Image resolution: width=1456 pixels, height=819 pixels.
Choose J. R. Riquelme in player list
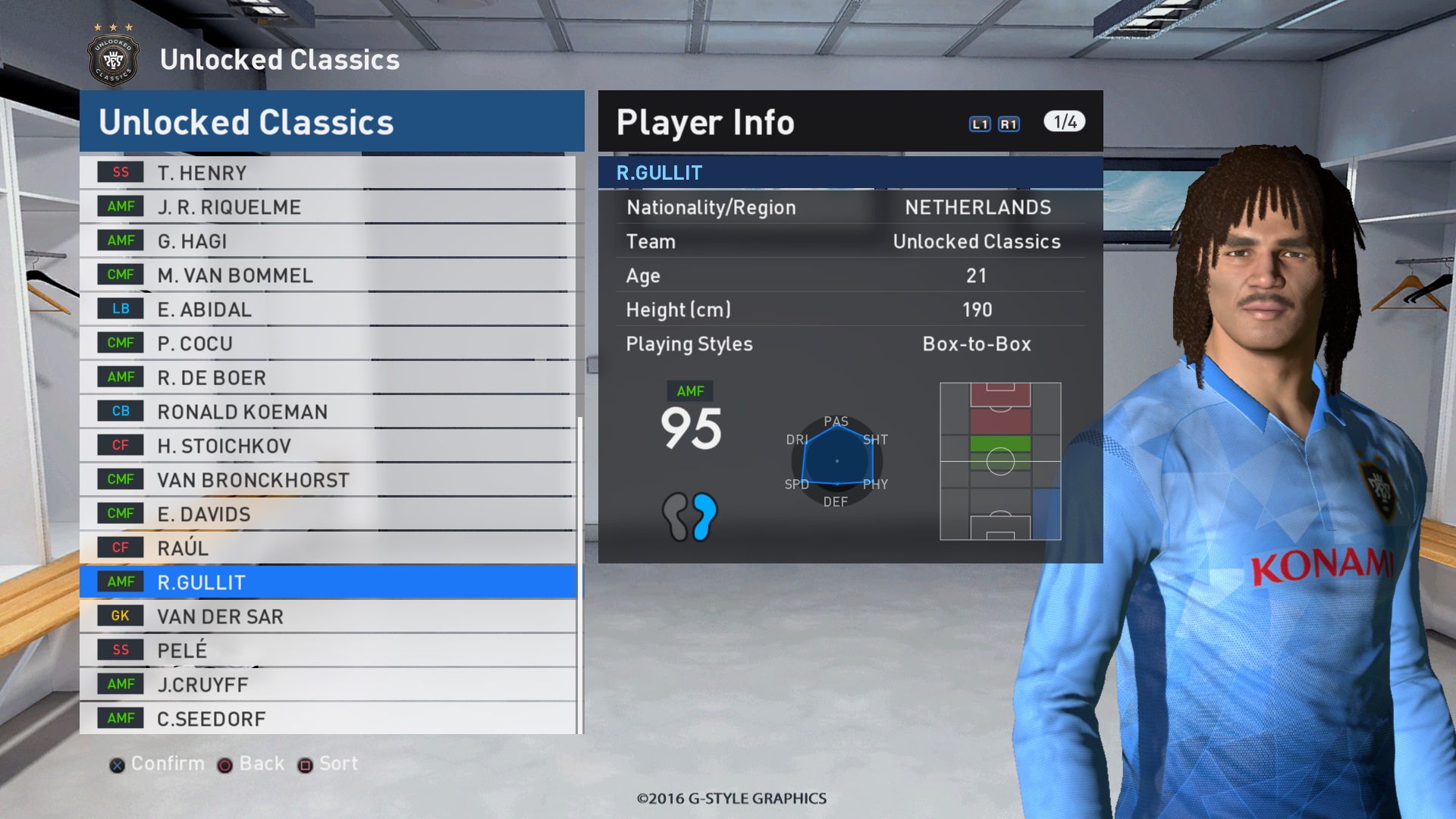[x=328, y=207]
